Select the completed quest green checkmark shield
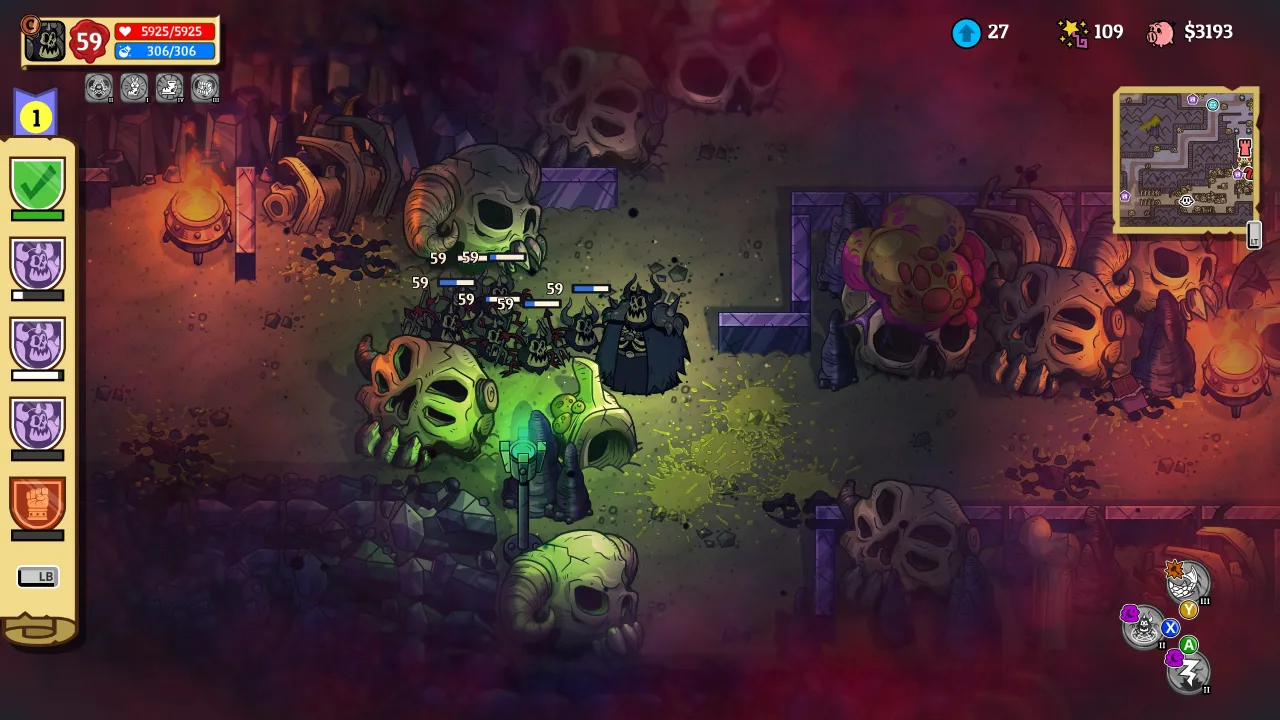 [38, 184]
